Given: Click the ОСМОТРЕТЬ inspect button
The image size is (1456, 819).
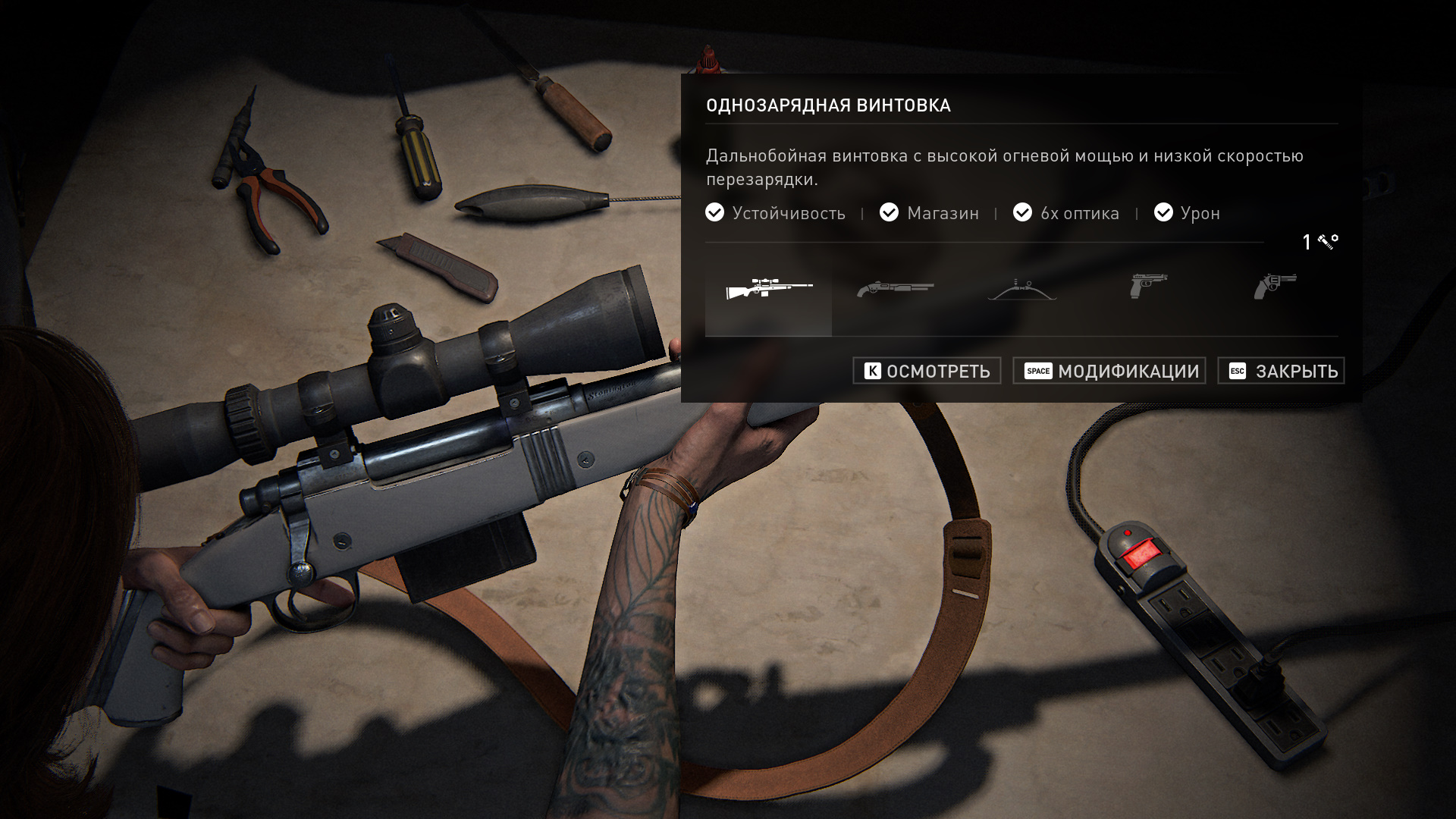Looking at the screenshot, I should [x=927, y=371].
